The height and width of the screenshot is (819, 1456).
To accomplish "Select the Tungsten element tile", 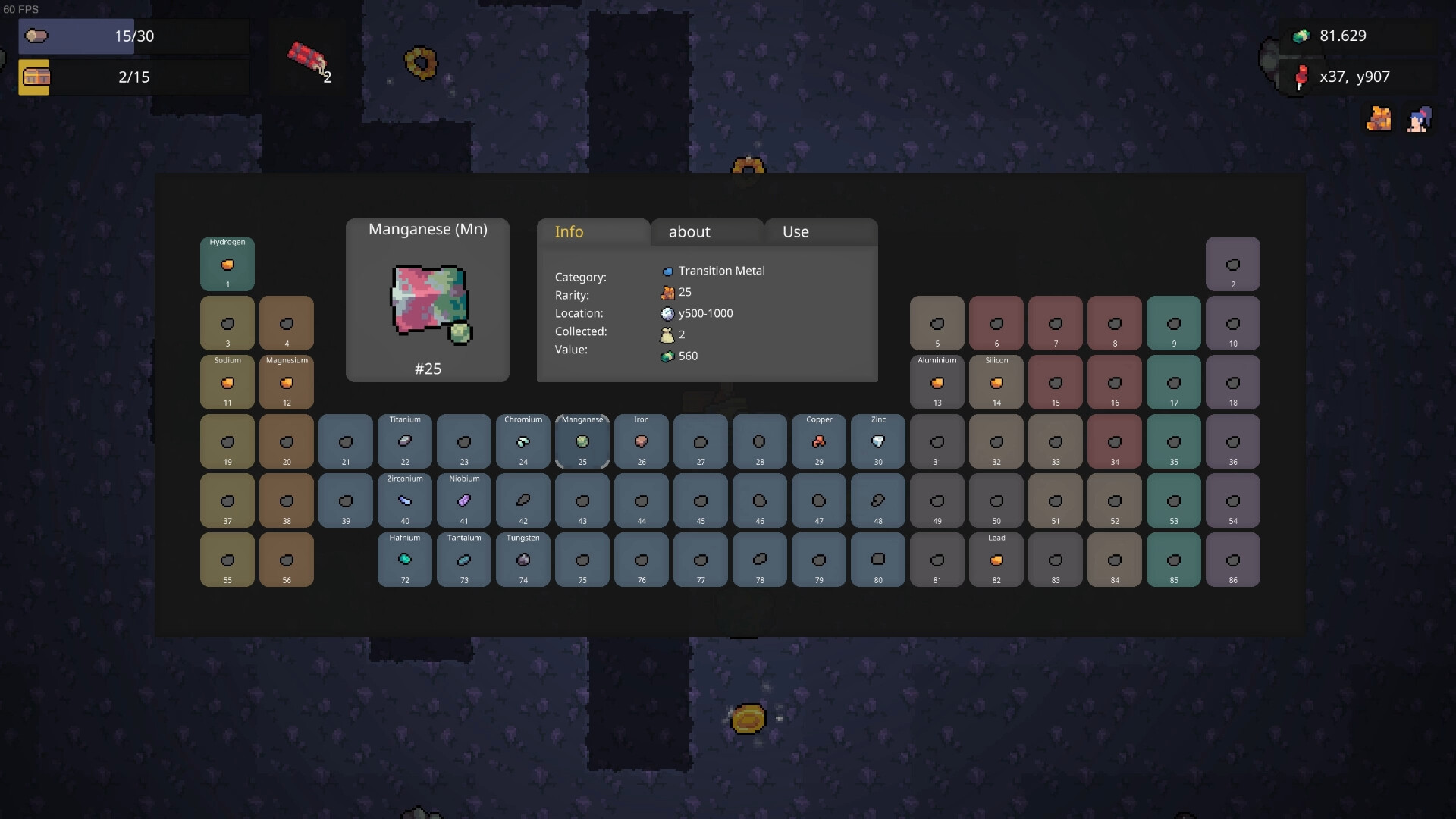I will coord(523,560).
